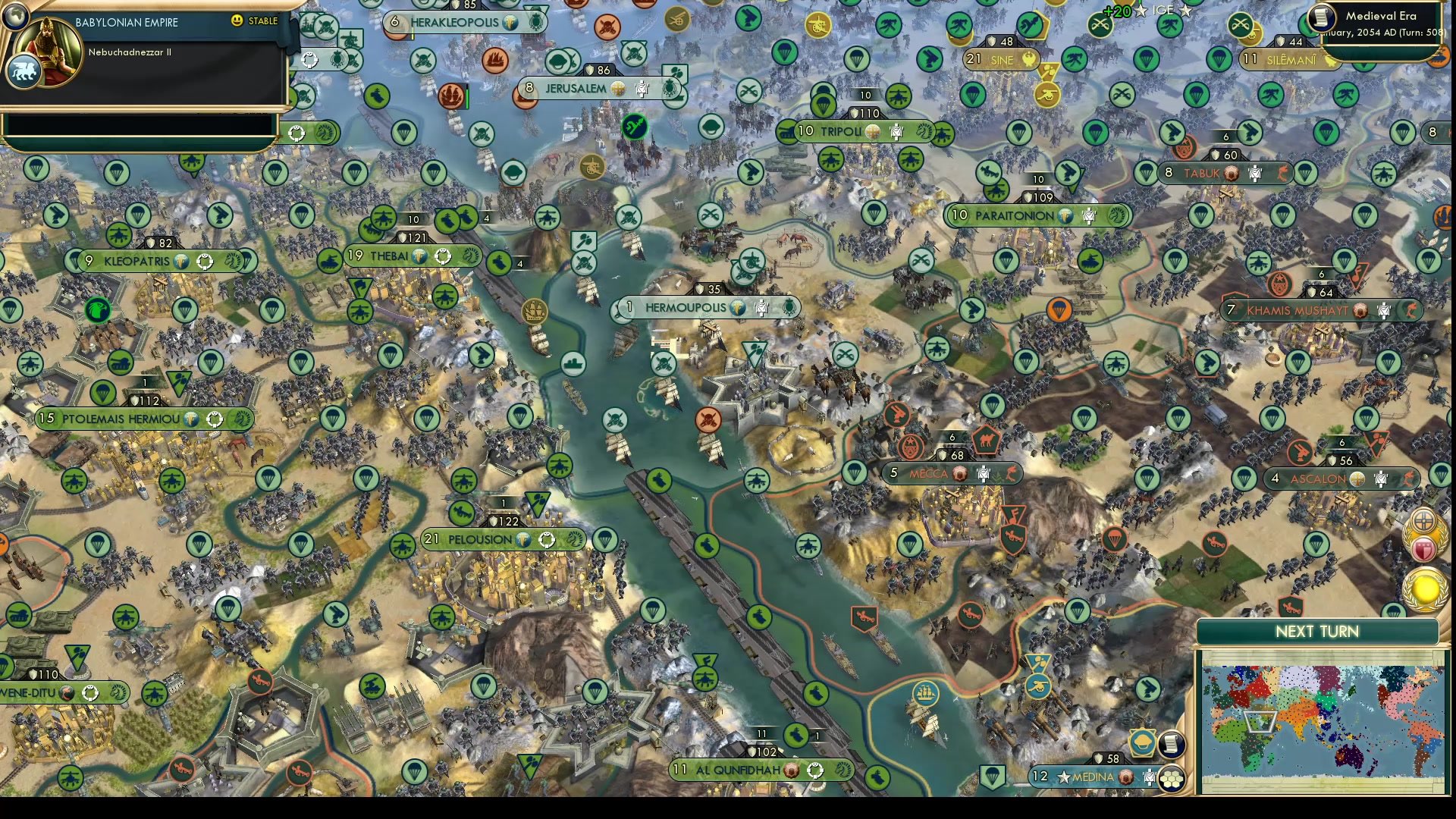This screenshot has width=1456, height=819.
Task: Click the religion icon on Mecca's city banner
Action: pos(960,472)
